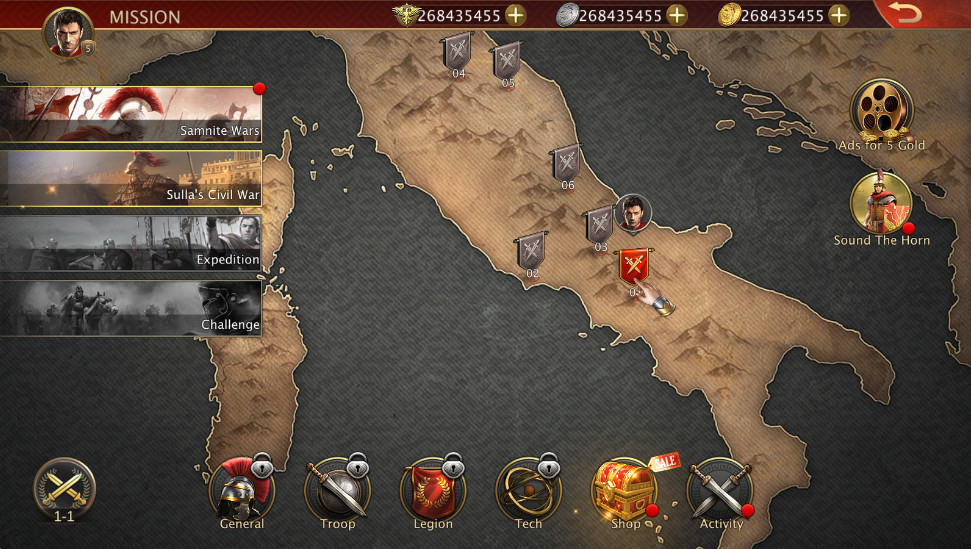Select Sulla's Civil War campaign
Image resolution: width=971 pixels, height=549 pixels.
(x=131, y=178)
